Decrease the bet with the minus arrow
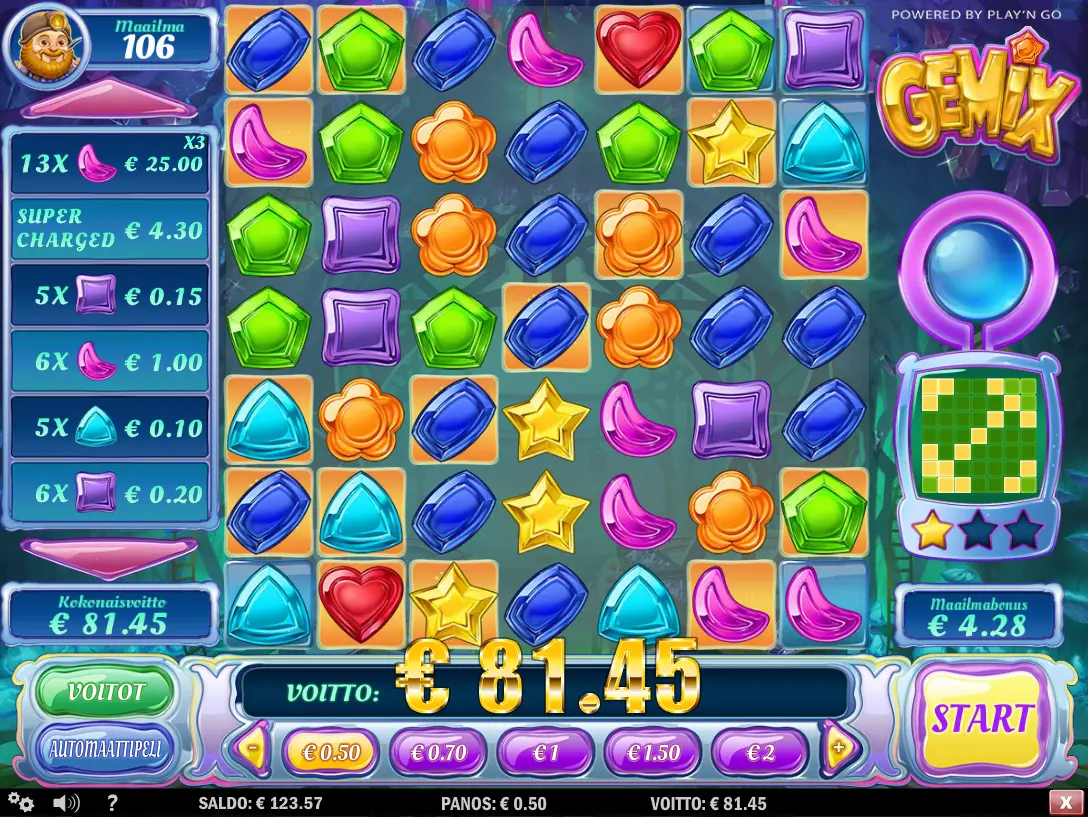The height and width of the screenshot is (817, 1088). point(254,747)
